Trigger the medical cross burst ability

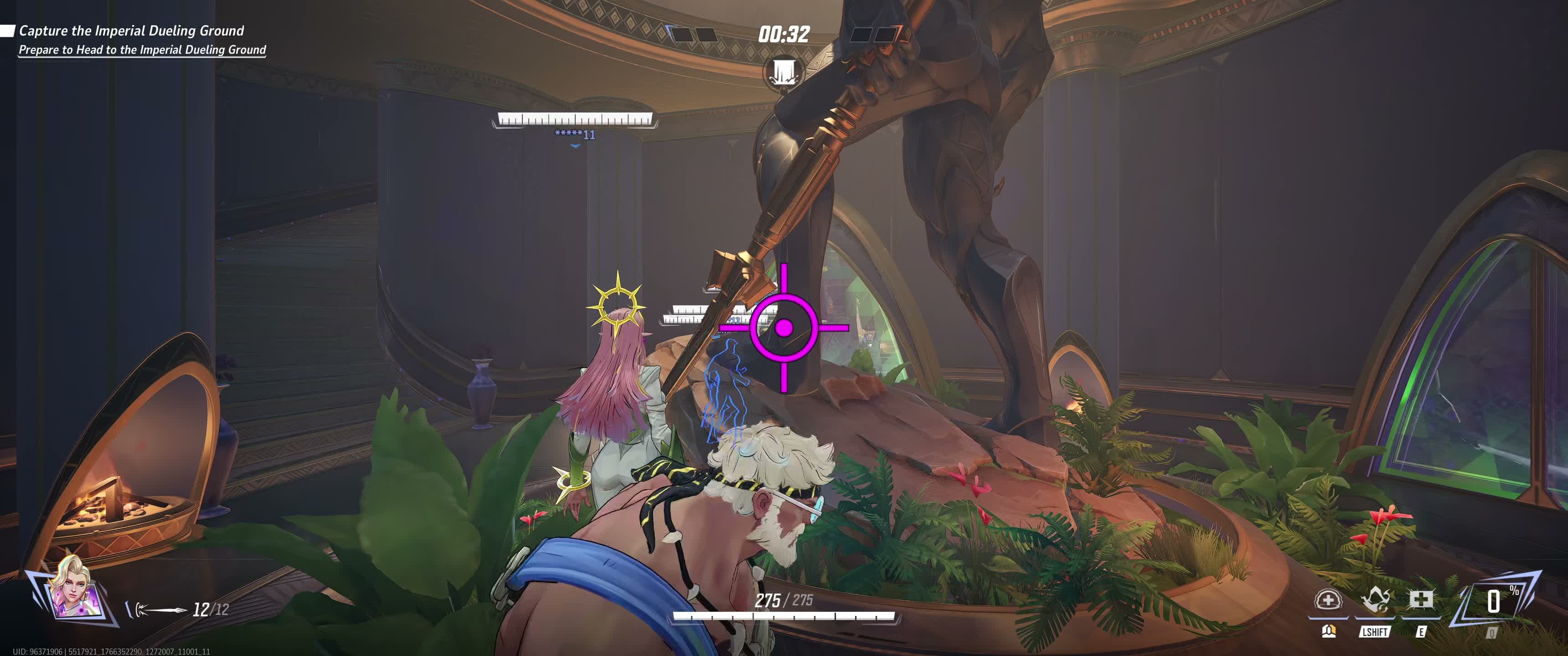click(1421, 601)
